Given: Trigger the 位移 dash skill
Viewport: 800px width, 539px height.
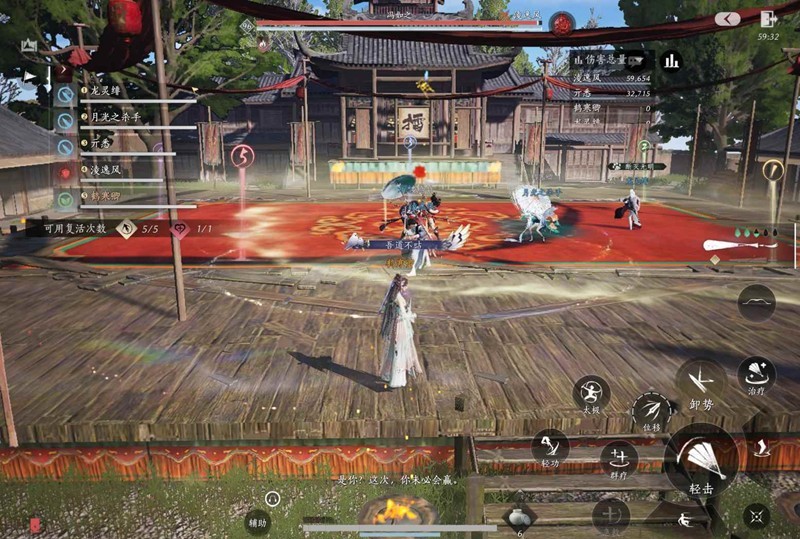Looking at the screenshot, I should 651,410.
